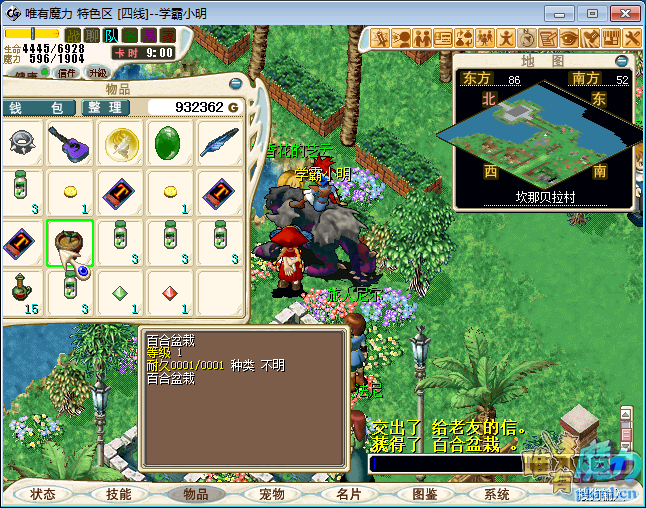Viewport: 646px width, 508px height.
Task: Minimize the game window
Action: tap(565, 13)
